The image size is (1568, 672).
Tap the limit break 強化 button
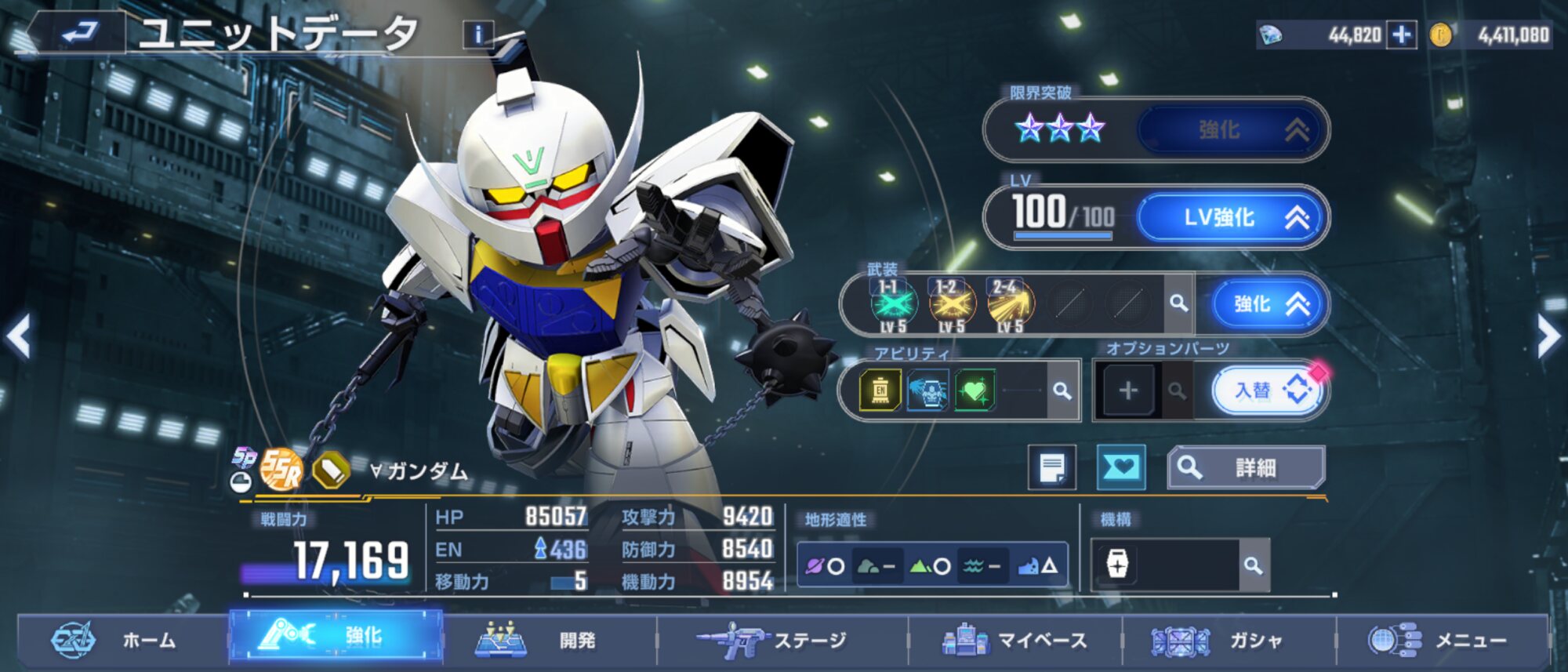(1232, 130)
